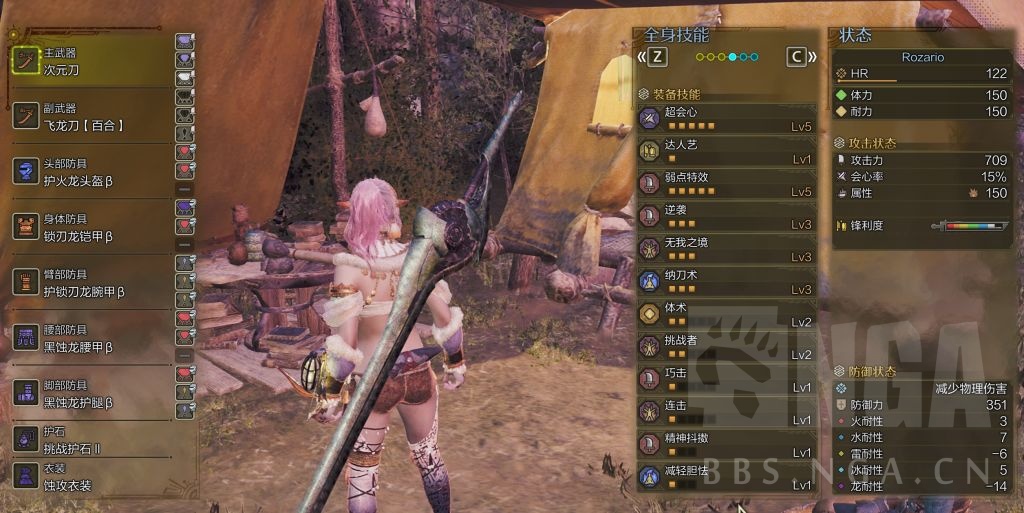The image size is (1024, 513).
Task: Select the 达人艺 skill row
Action: coord(726,152)
